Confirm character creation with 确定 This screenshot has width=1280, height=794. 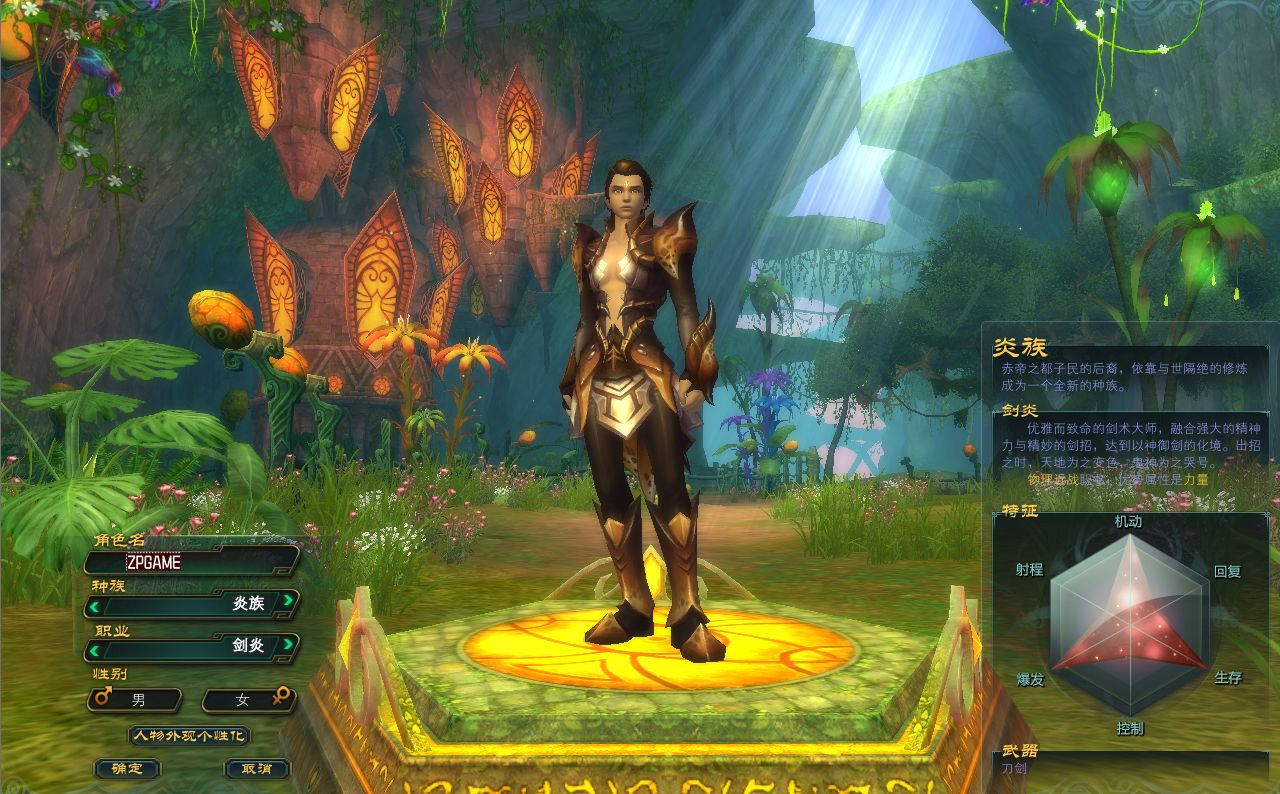tap(127, 769)
